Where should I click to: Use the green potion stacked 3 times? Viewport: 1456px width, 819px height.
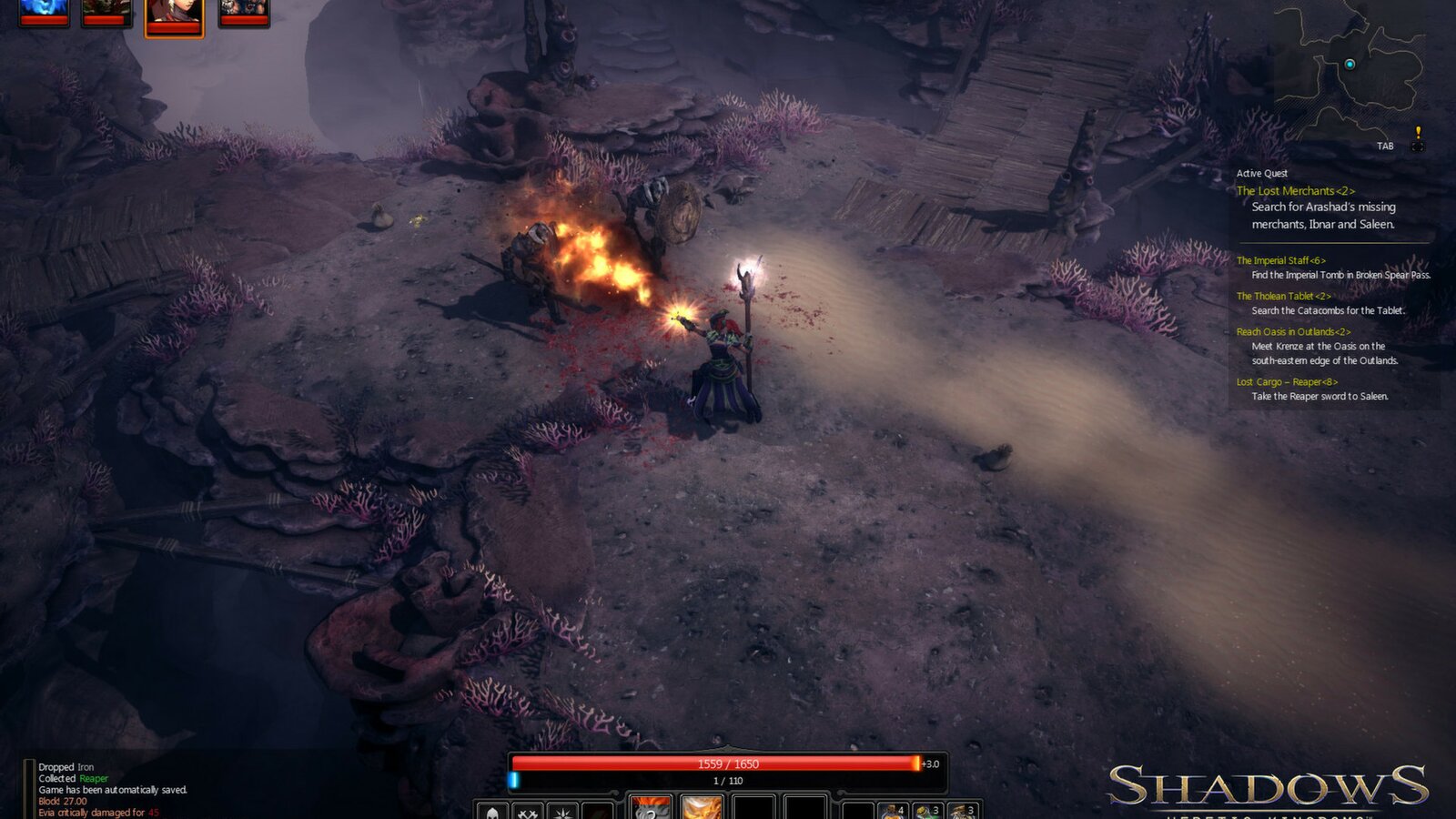click(x=927, y=809)
